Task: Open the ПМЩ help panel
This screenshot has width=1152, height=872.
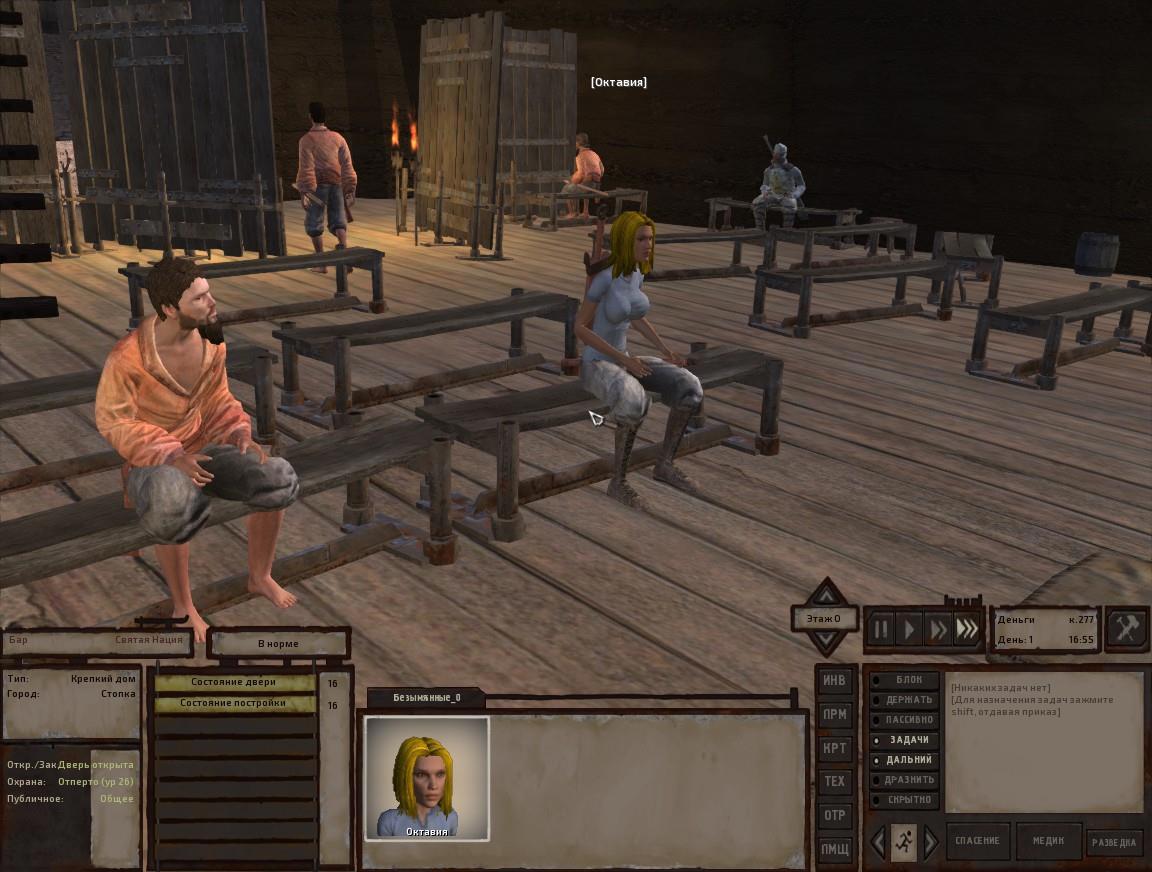Action: [834, 849]
